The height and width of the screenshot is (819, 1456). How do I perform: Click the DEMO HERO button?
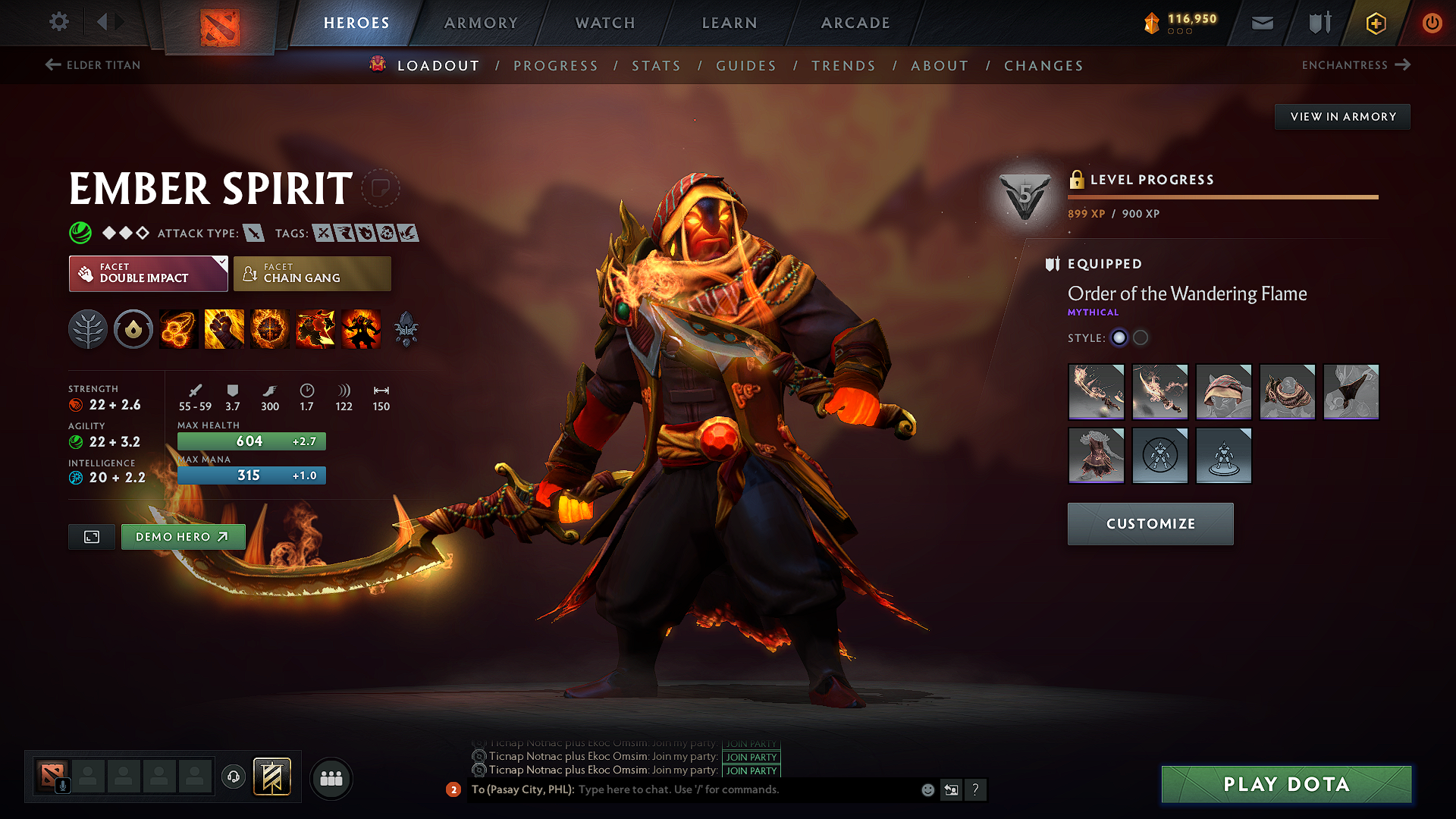[x=183, y=536]
